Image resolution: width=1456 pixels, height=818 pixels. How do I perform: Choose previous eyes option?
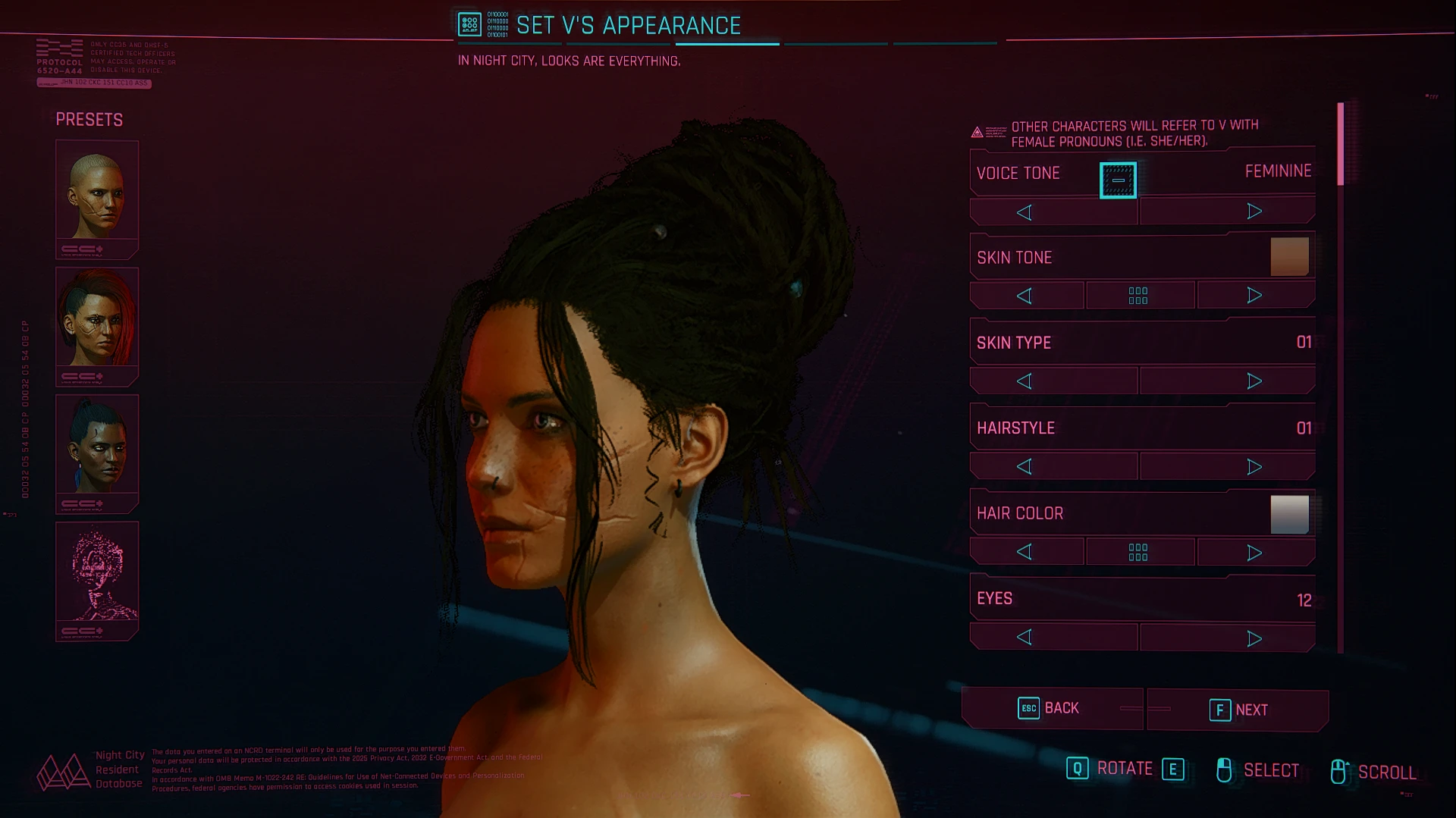[x=1025, y=638]
